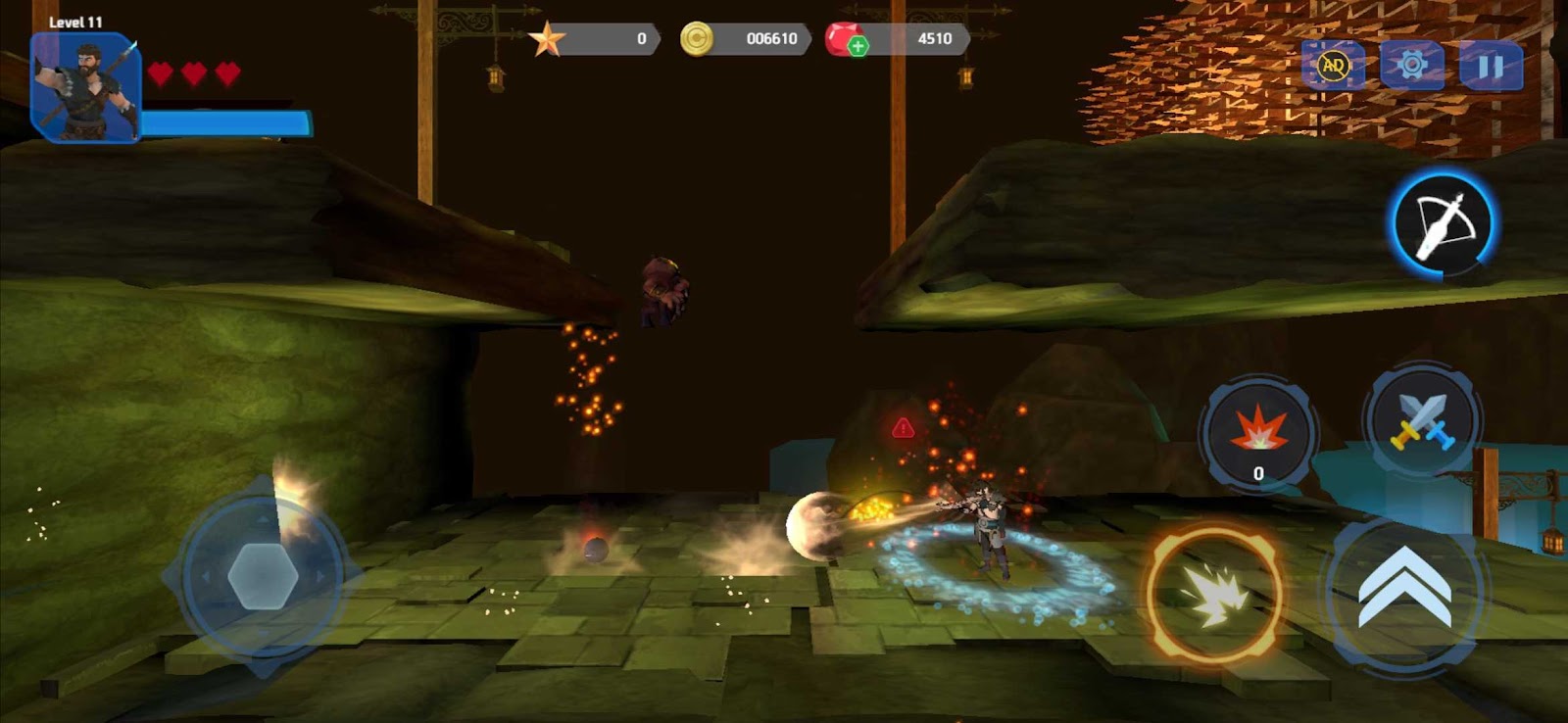Activate the orange-ringed dash strike skill
The image size is (1568, 723).
pyautogui.click(x=1215, y=594)
